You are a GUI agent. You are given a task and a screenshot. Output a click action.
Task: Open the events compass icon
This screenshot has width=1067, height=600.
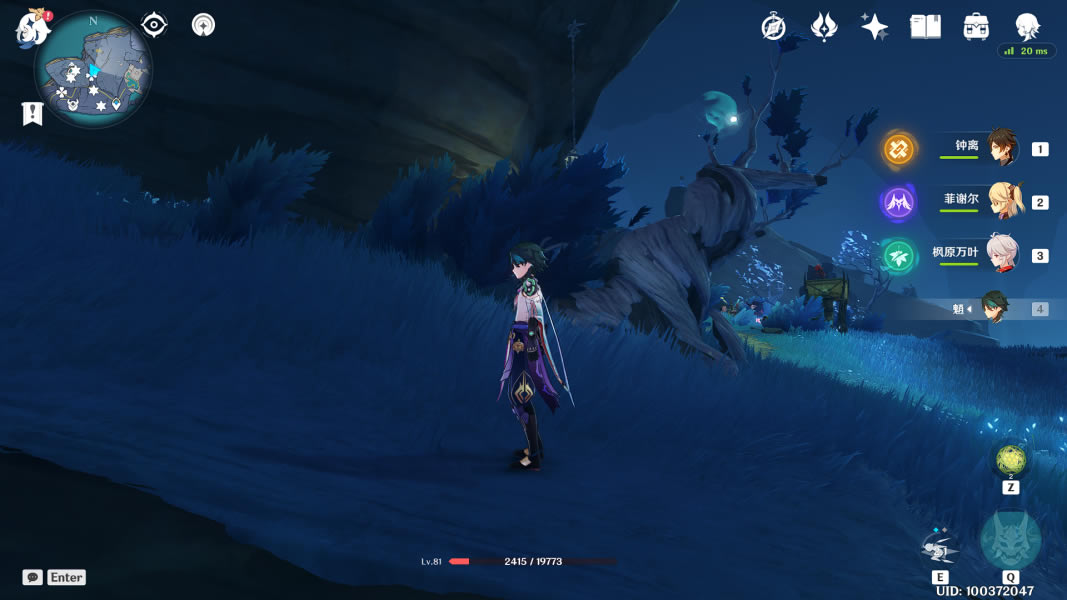click(773, 27)
